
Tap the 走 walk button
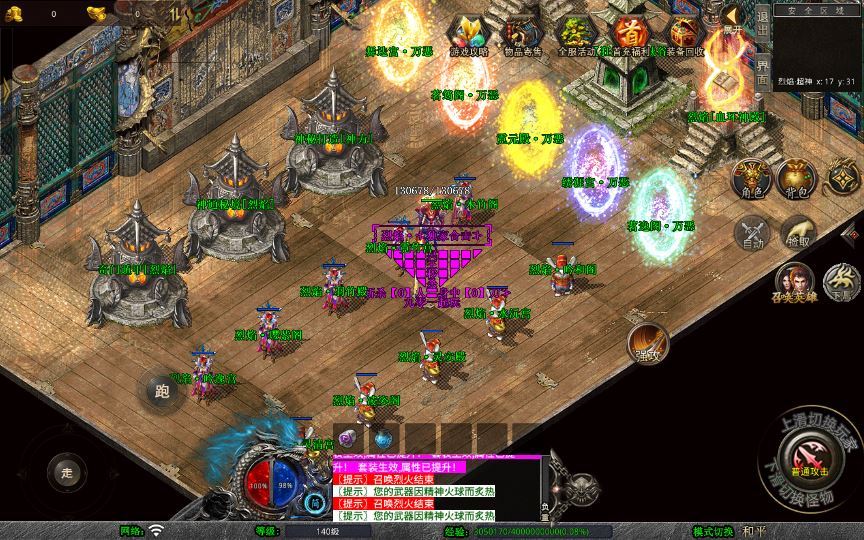pyautogui.click(x=67, y=471)
